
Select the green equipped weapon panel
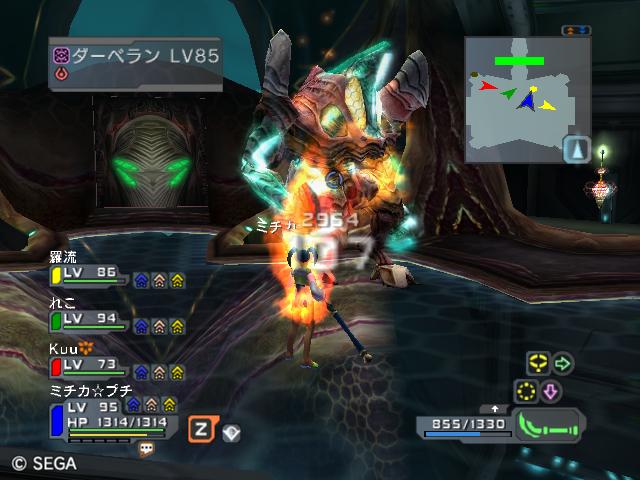coord(550,425)
